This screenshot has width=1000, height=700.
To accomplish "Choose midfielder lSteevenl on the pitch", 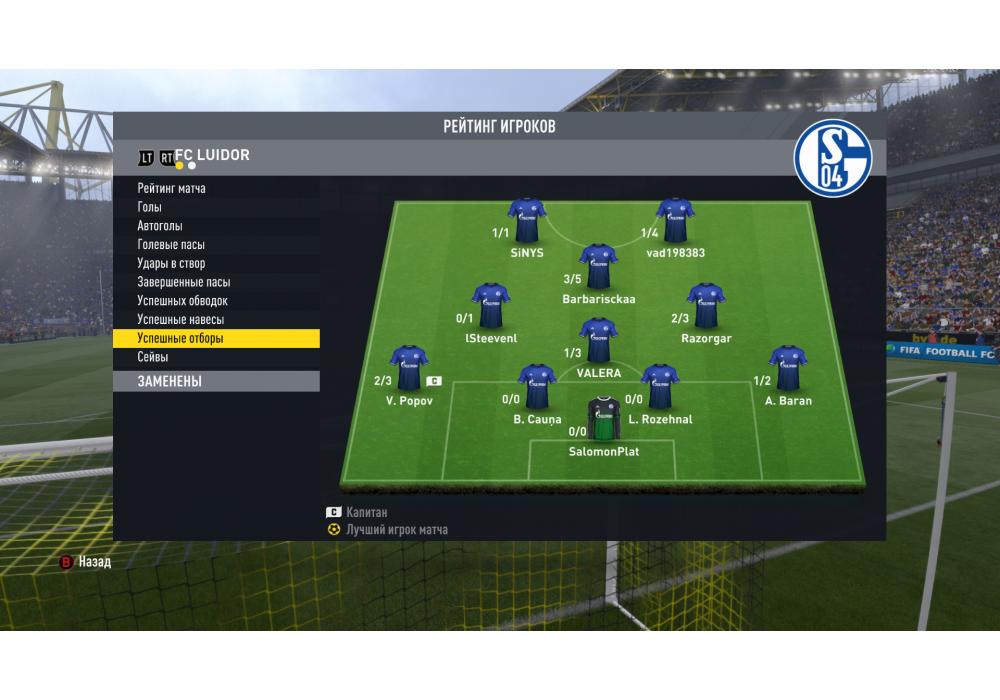I will pos(491,306).
